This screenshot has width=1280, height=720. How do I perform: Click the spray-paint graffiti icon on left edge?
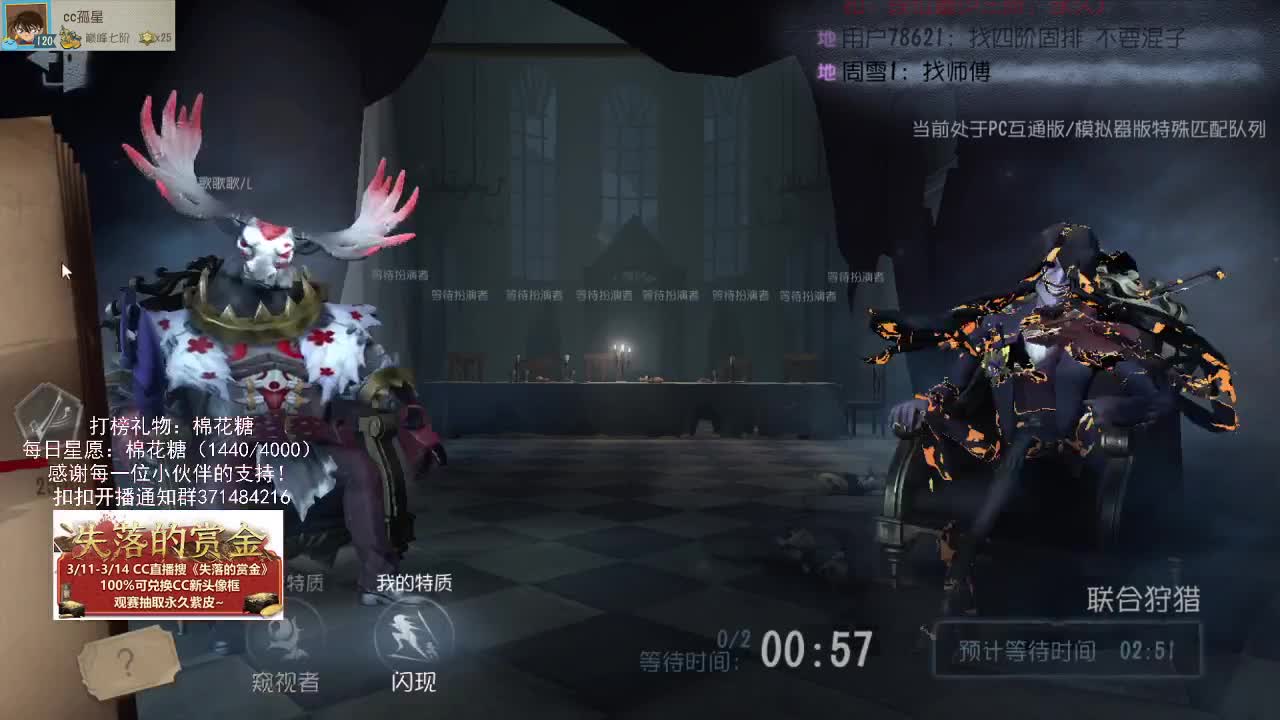(x=50, y=412)
